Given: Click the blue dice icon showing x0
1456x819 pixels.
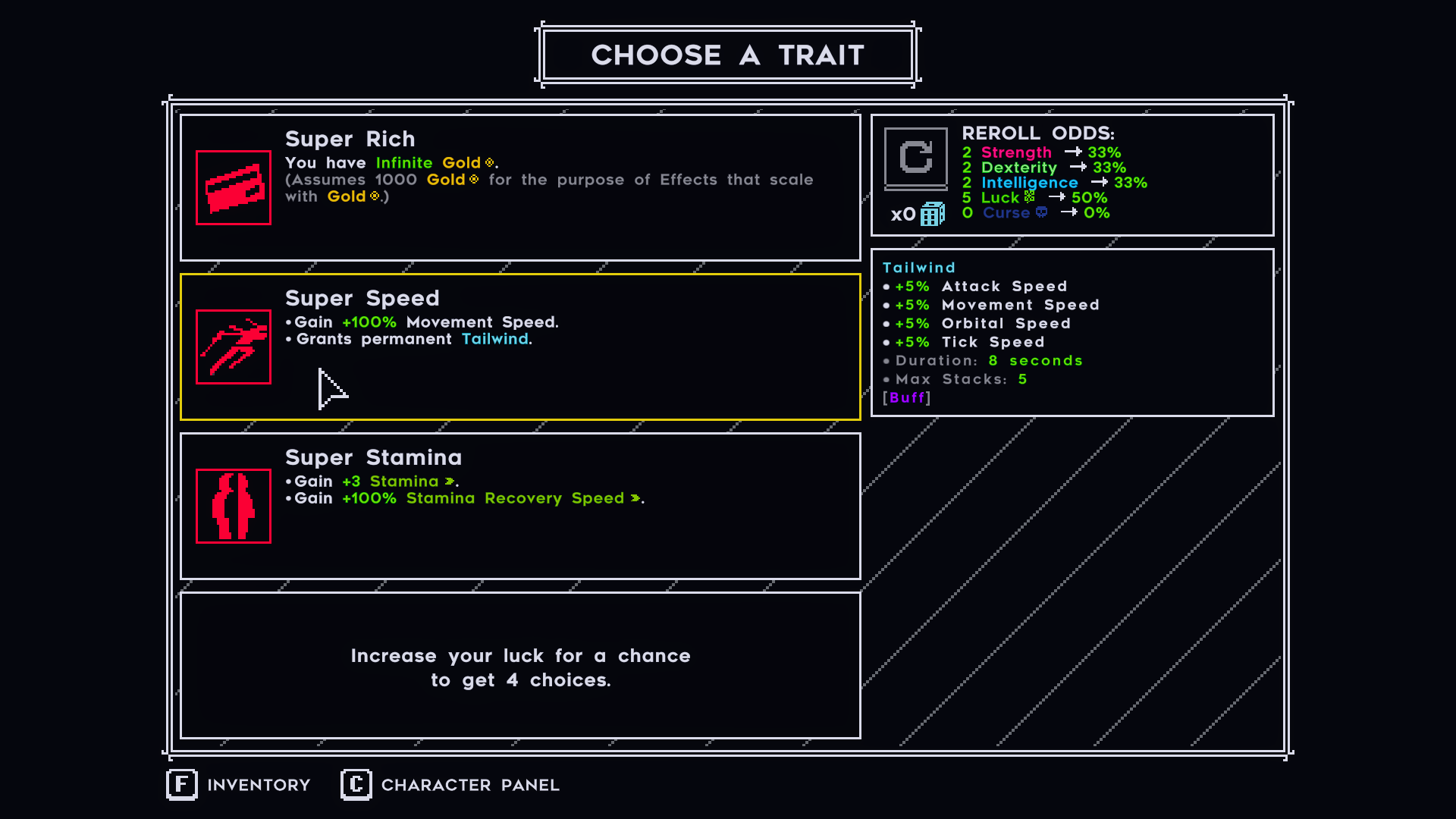Looking at the screenshot, I should [x=933, y=214].
